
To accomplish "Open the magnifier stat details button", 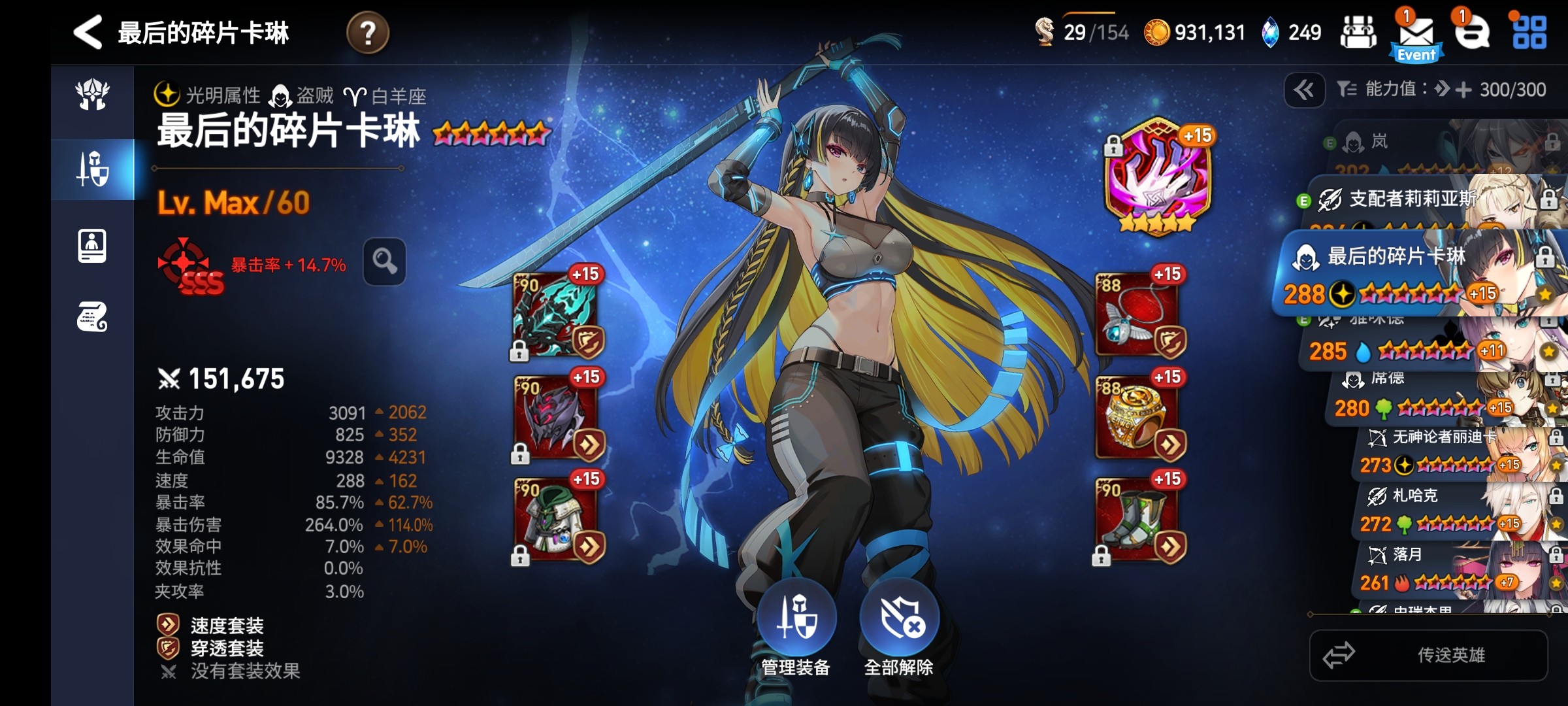I will 384,262.
